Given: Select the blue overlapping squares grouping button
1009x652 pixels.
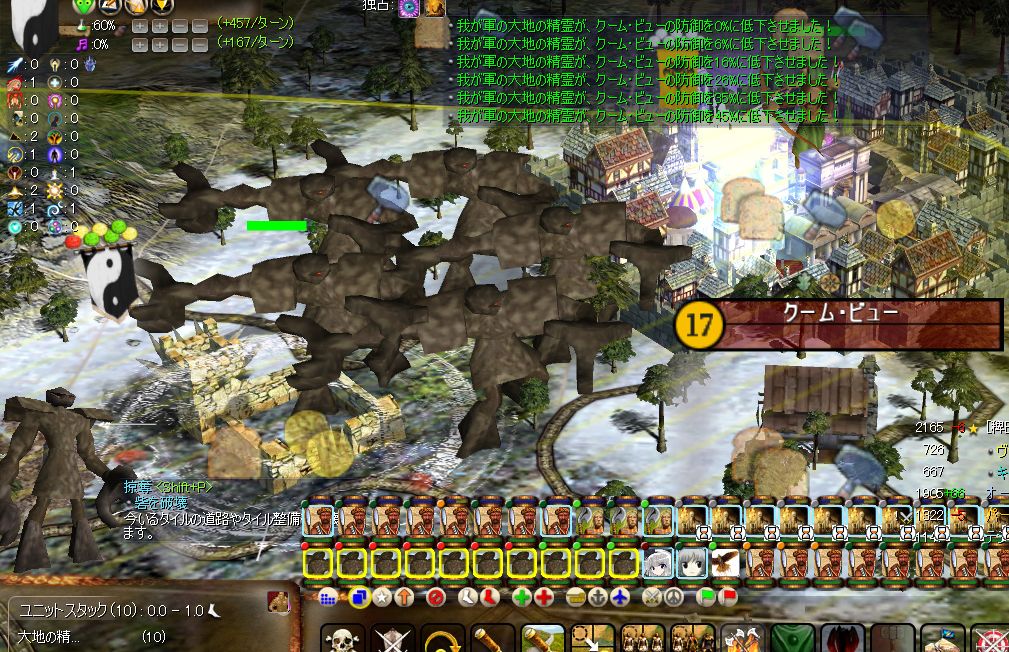Looking at the screenshot, I should pos(359,597).
